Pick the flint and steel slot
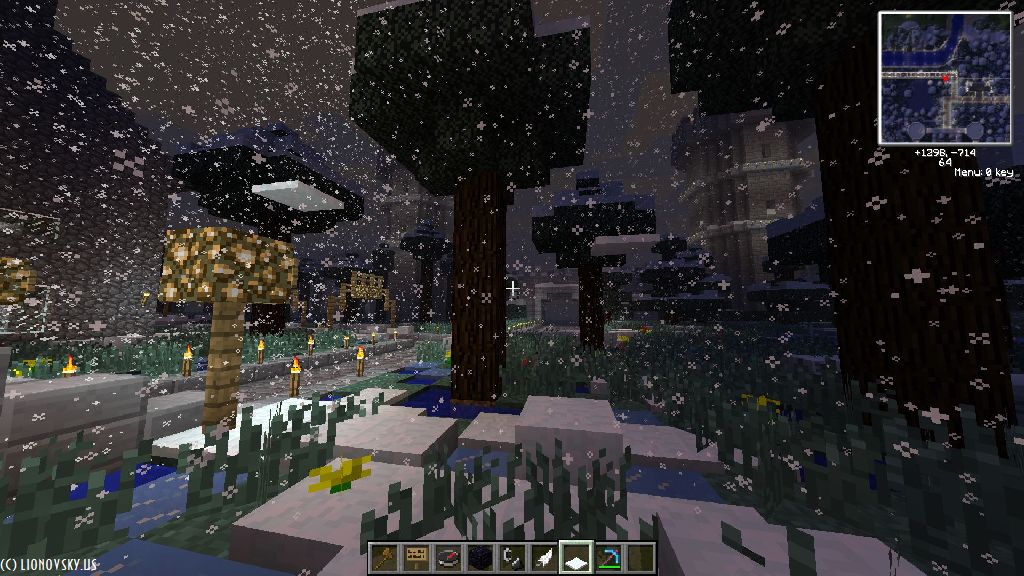Viewport: 1024px width, 576px height. click(x=512, y=558)
